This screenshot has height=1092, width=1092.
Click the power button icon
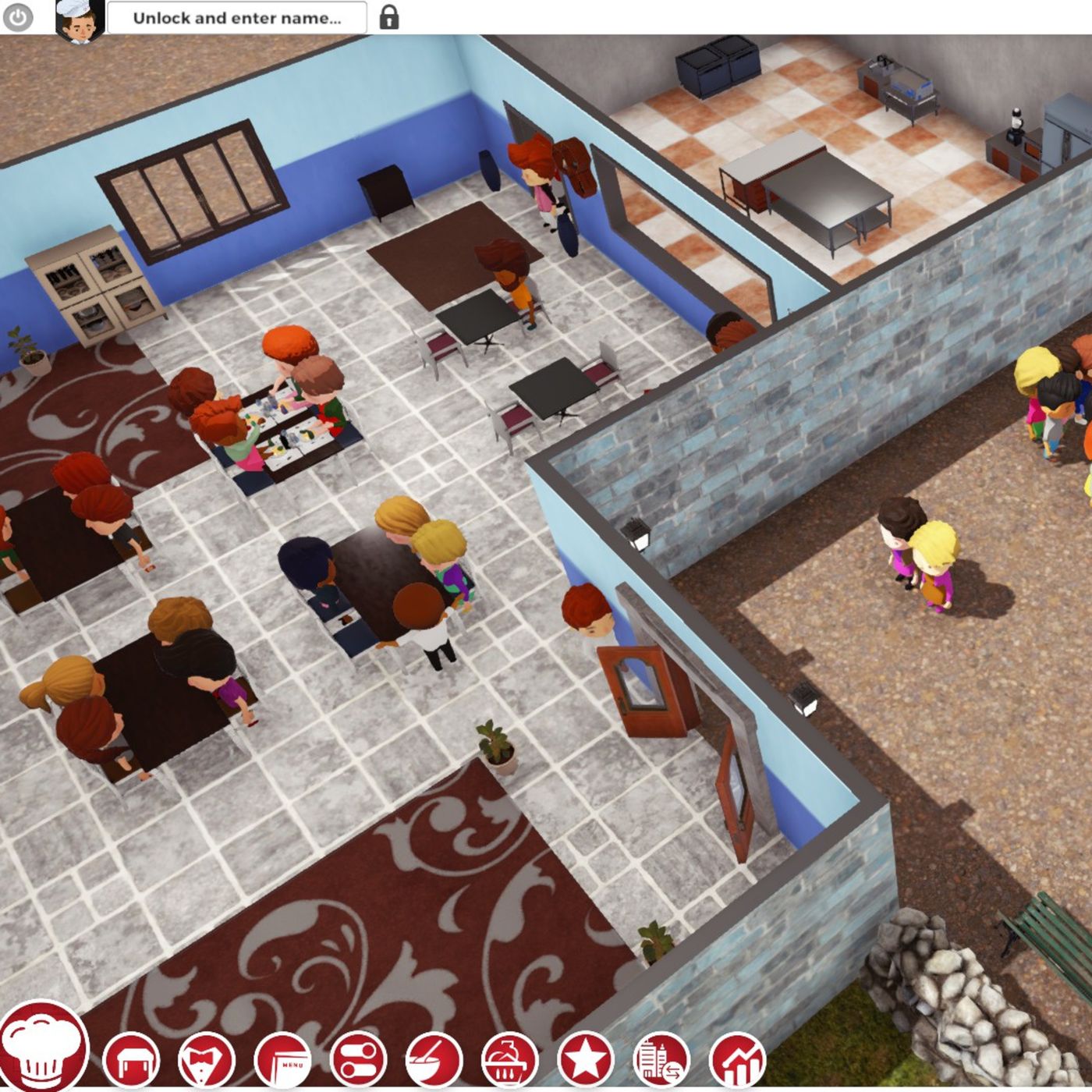pos(17,18)
